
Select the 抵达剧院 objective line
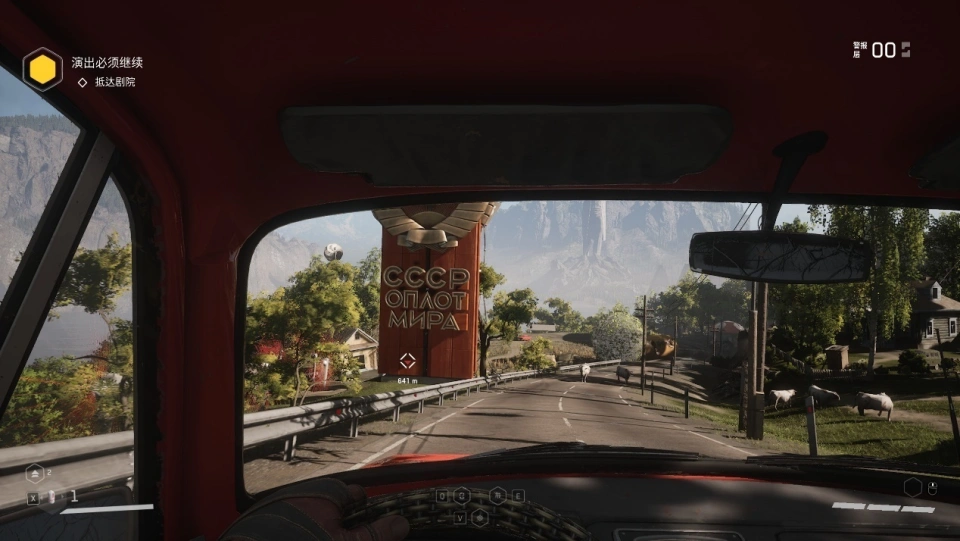point(115,82)
